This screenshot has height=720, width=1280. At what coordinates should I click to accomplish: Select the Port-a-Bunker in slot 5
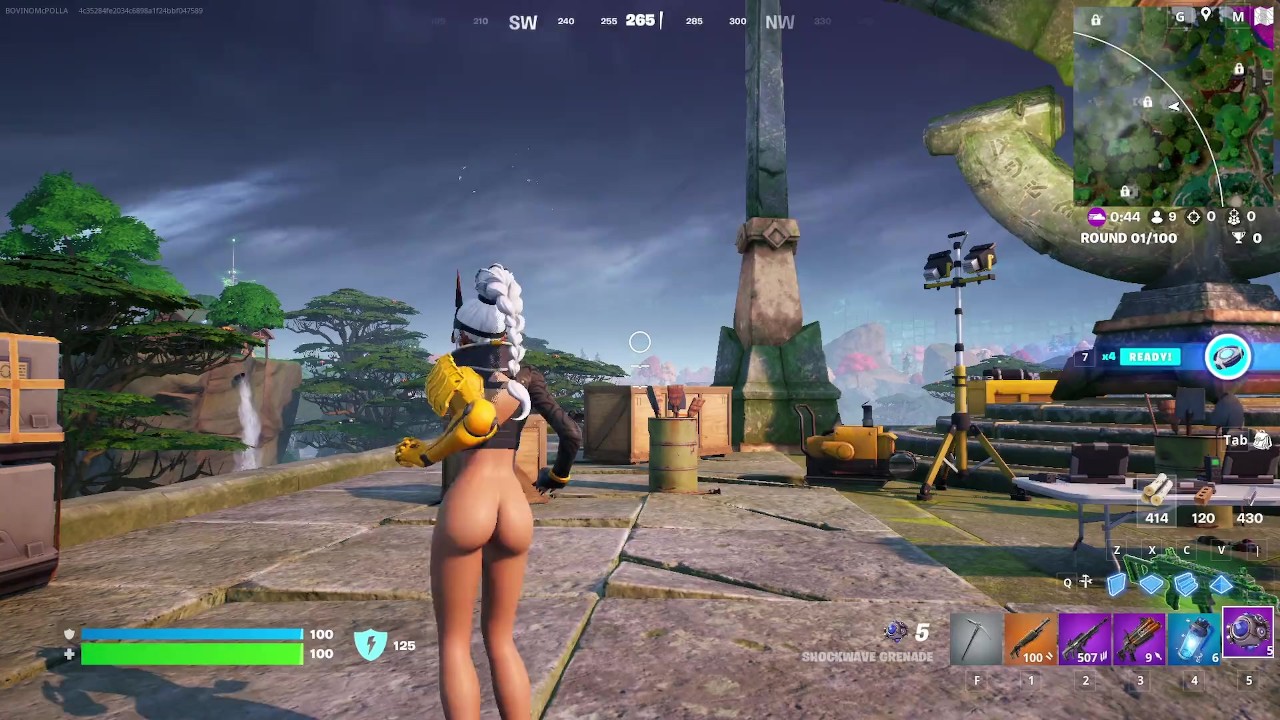(x=1248, y=638)
